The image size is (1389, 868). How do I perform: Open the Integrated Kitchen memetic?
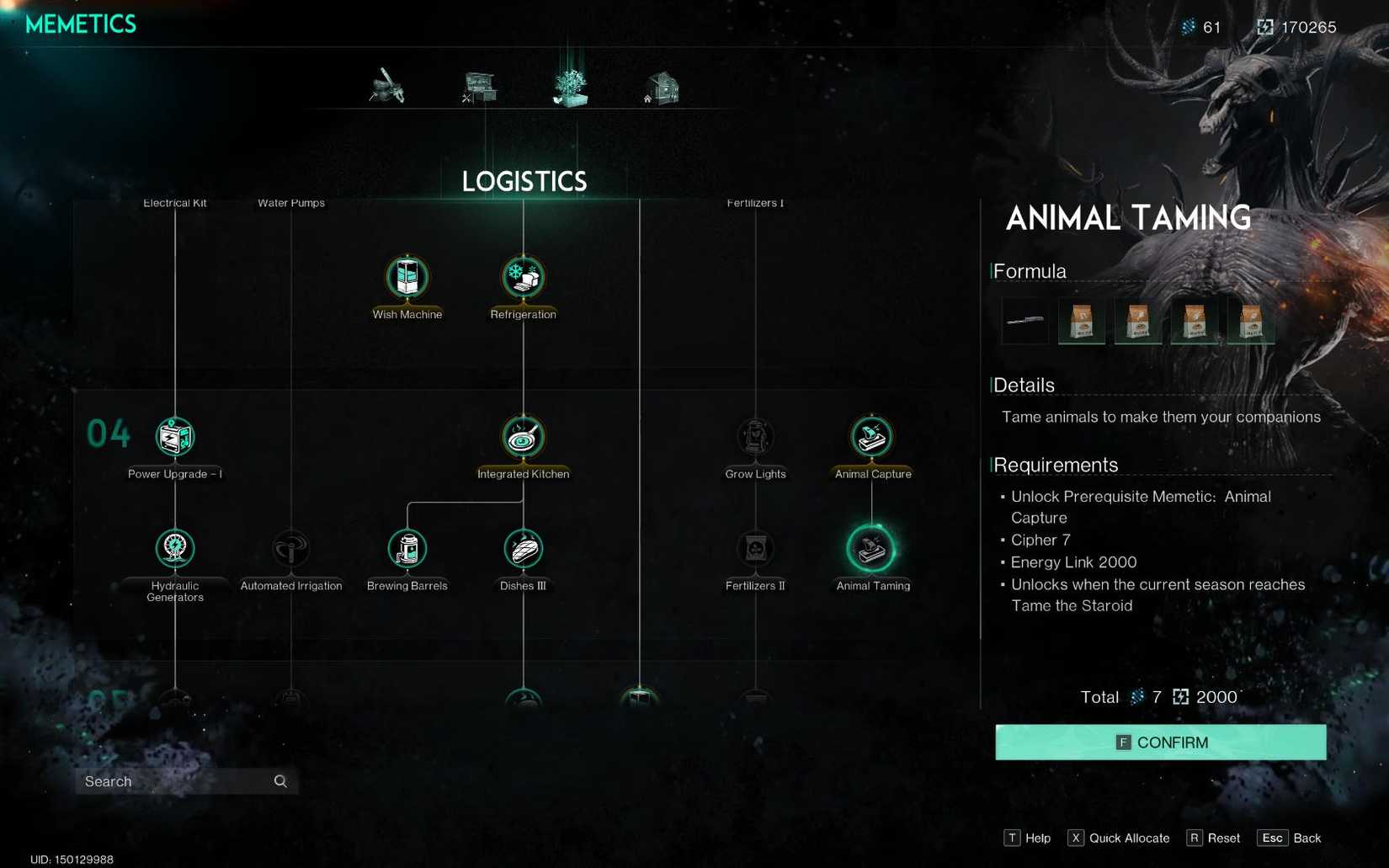pyautogui.click(x=523, y=436)
